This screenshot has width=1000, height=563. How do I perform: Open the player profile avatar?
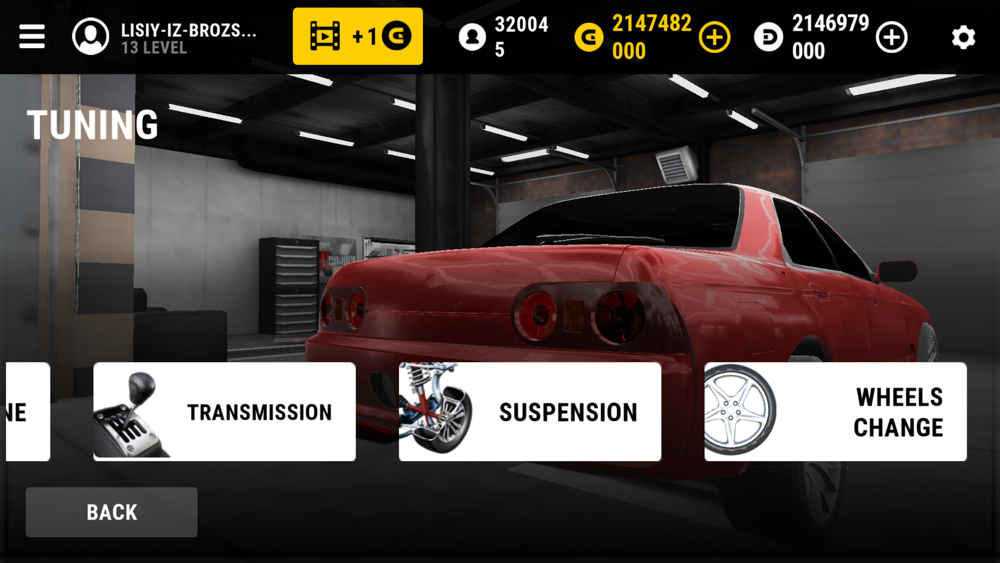[x=91, y=37]
